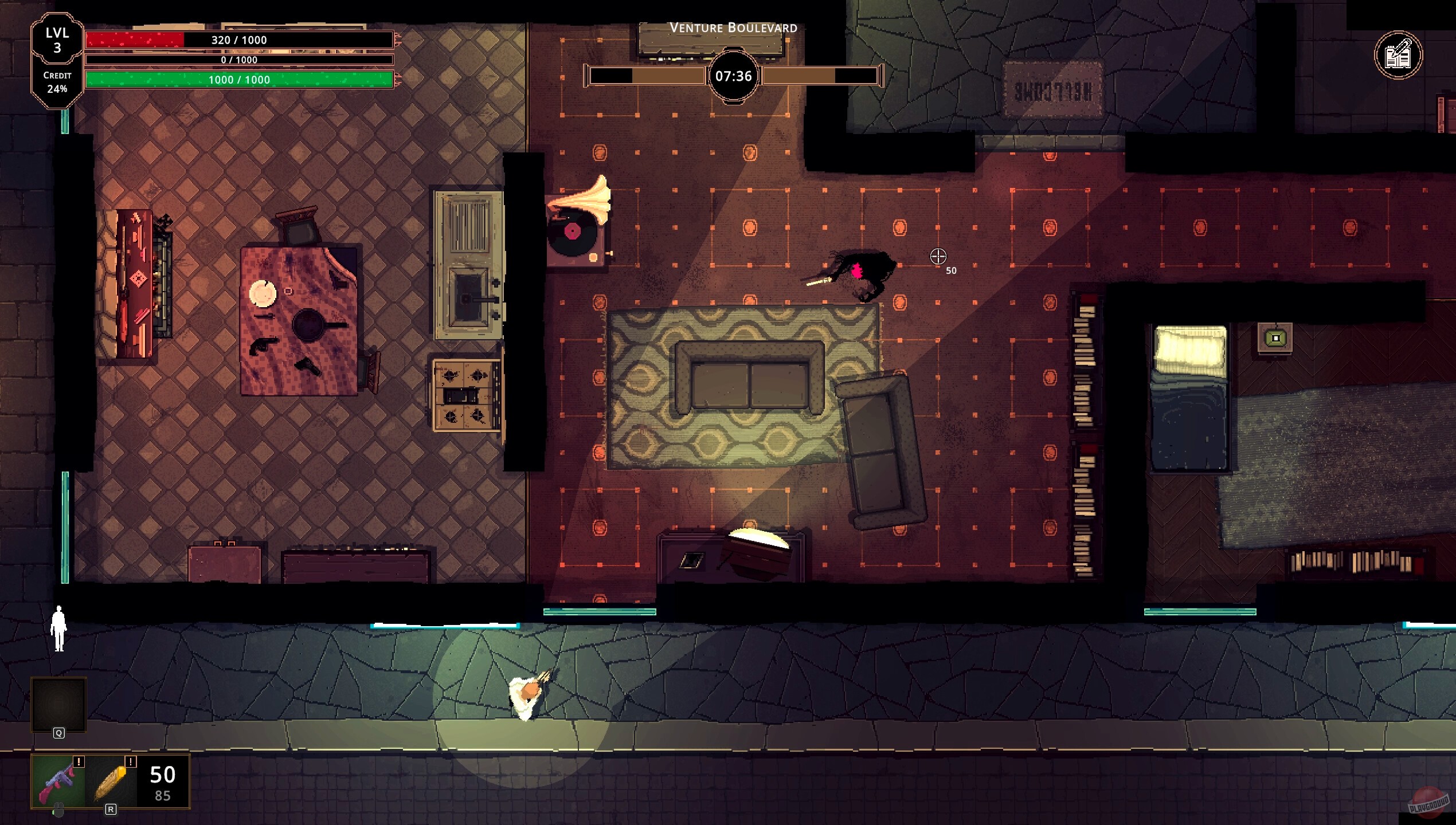Click the Venture Boulevard location title
The height and width of the screenshot is (825, 1456).
(x=734, y=26)
